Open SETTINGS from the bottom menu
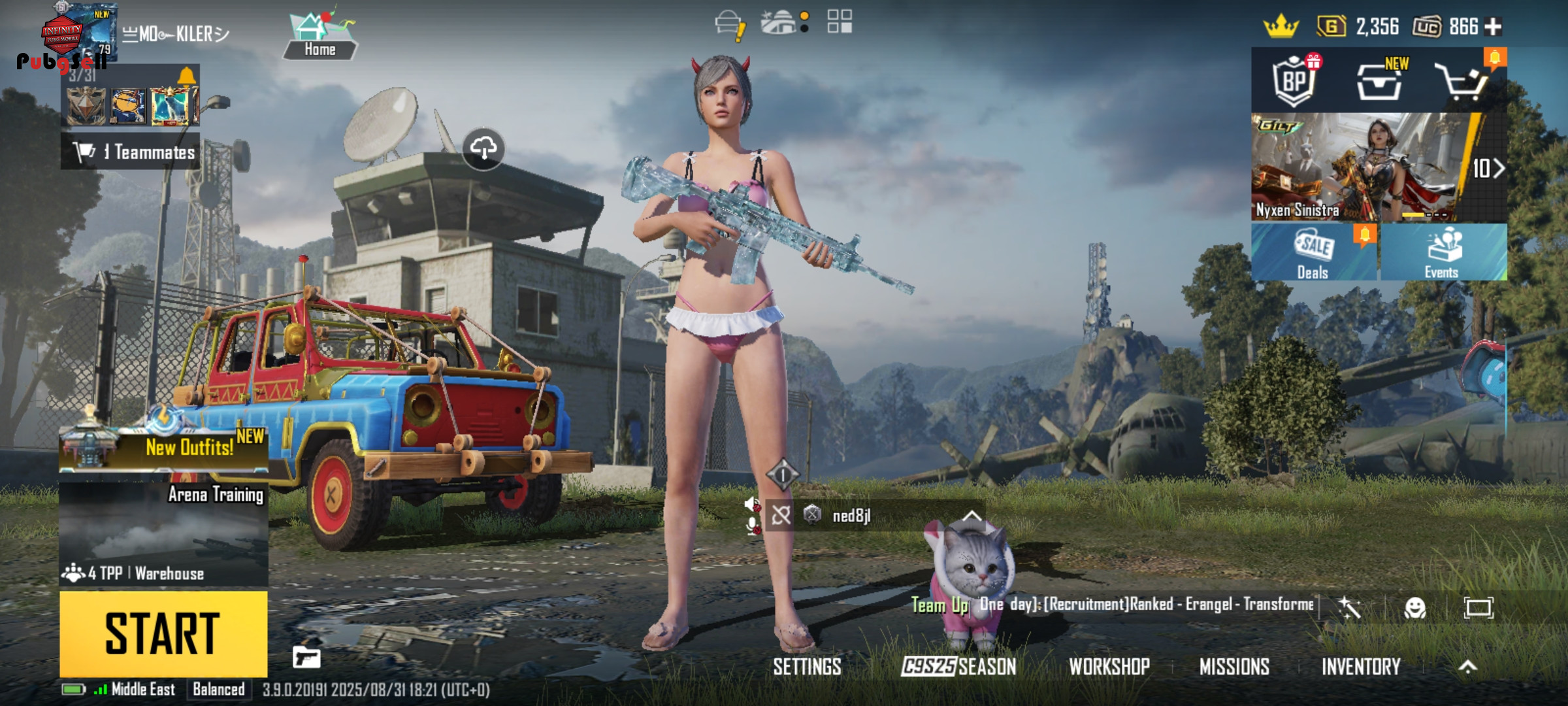Viewport: 1568px width, 706px height. coord(807,667)
